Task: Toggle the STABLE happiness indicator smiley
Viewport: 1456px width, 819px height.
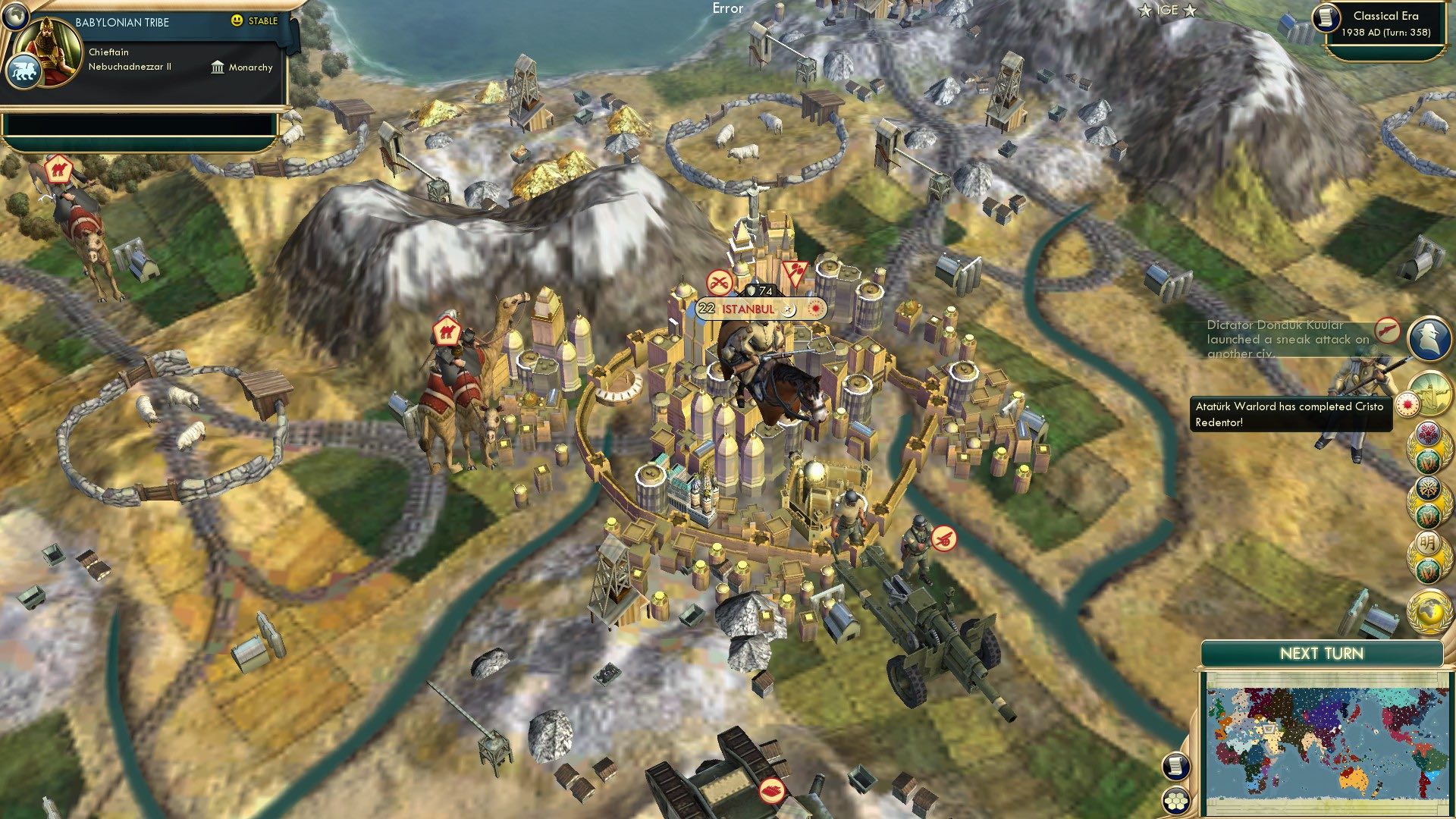Action: 237,21
